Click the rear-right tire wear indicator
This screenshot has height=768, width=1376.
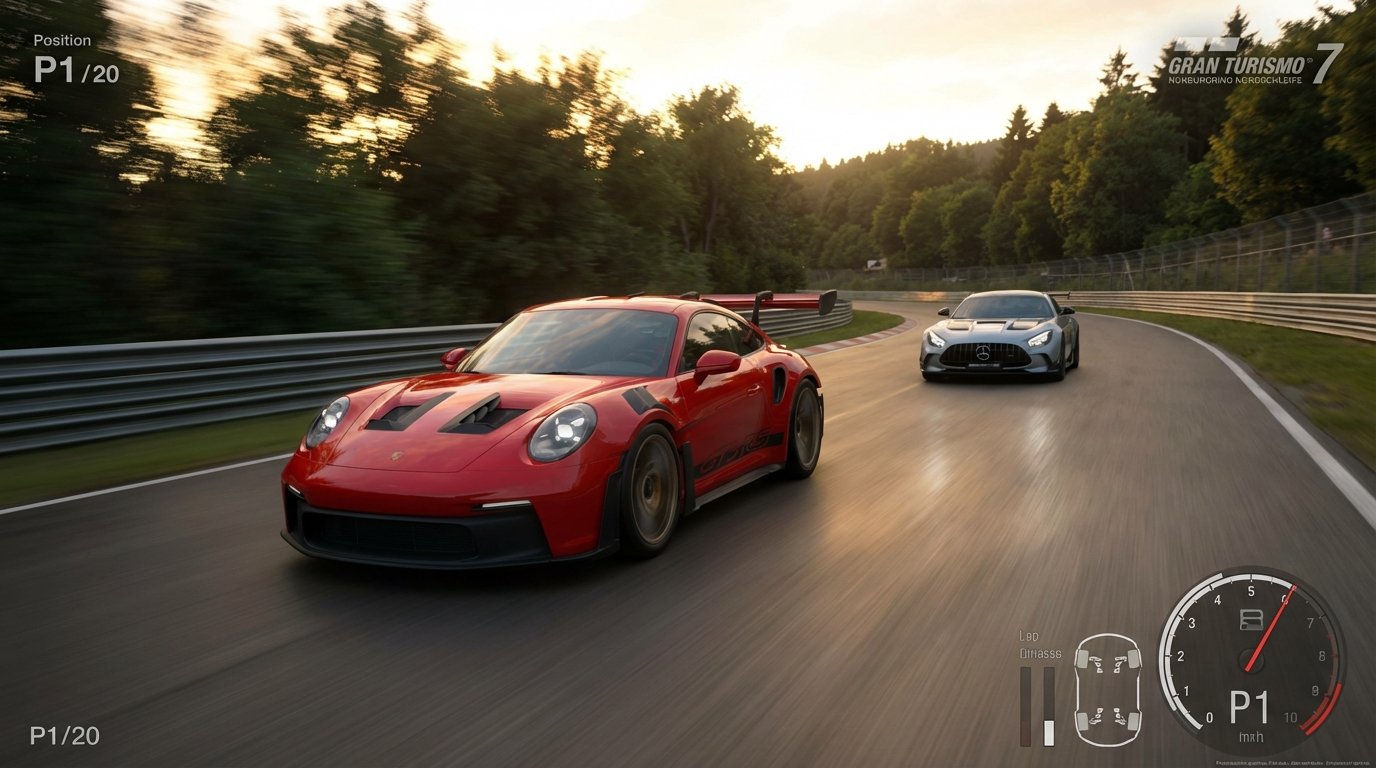[x=1133, y=719]
